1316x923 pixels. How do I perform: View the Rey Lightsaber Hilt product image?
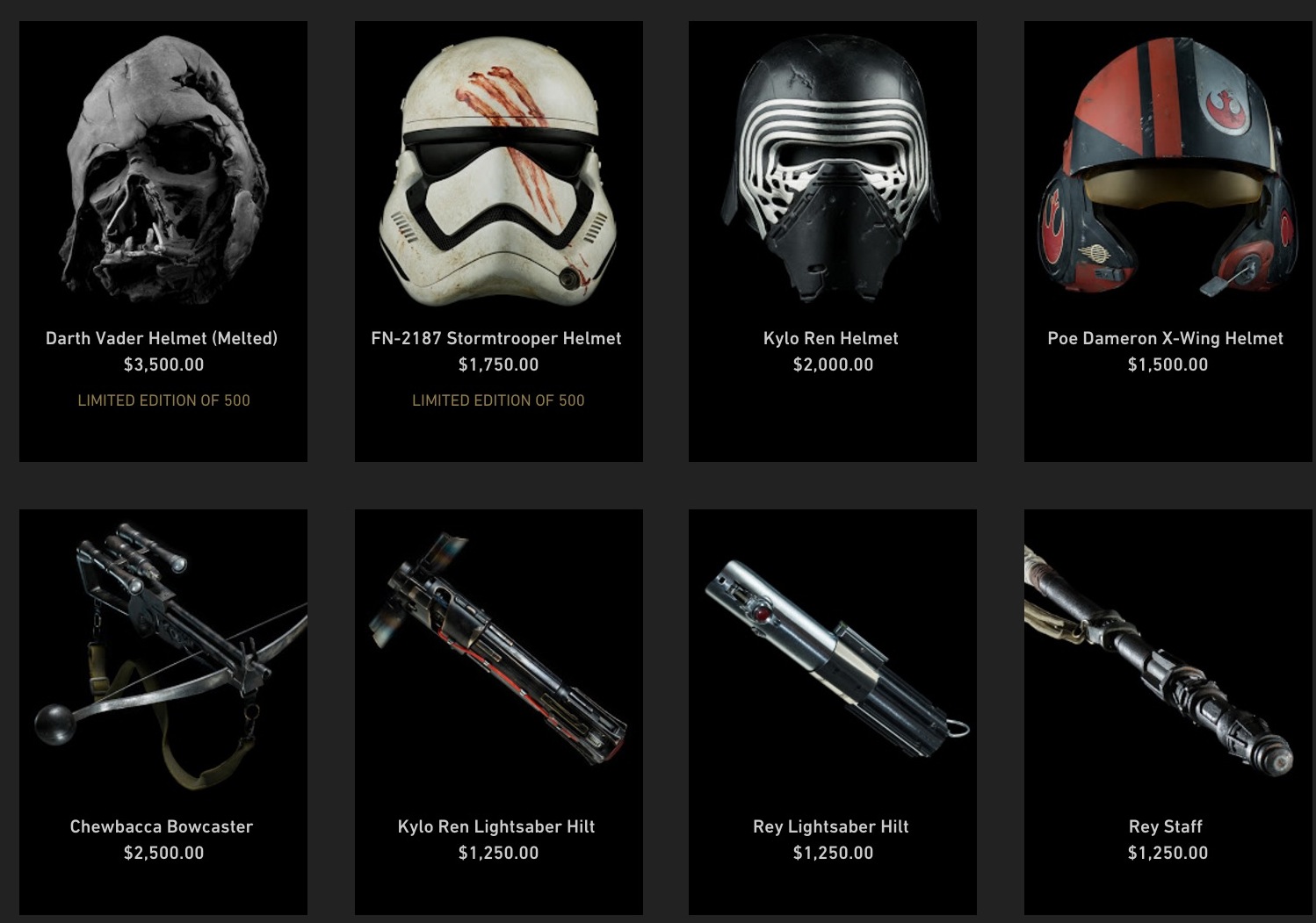tap(832, 654)
